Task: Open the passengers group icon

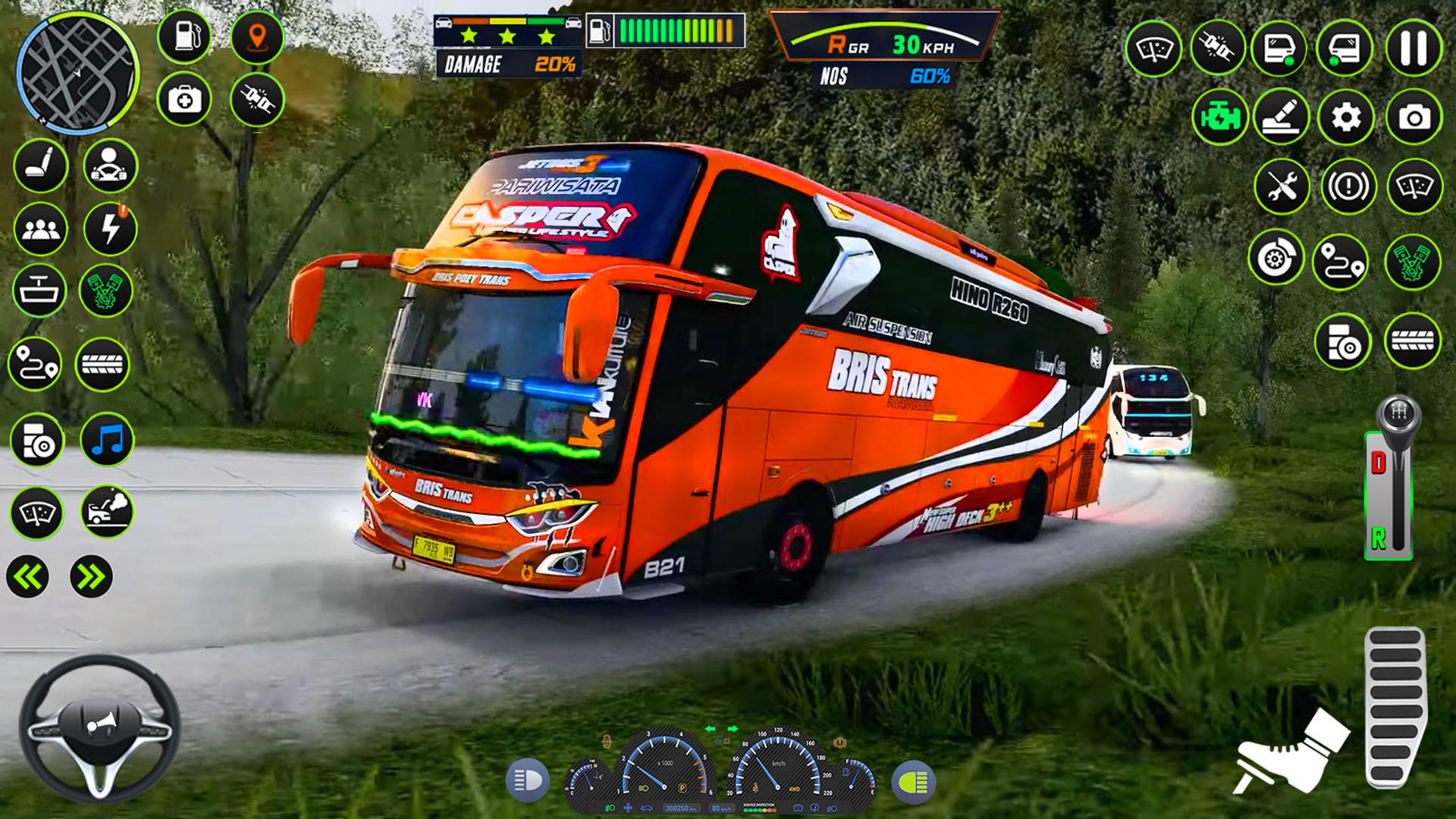Action: point(41,228)
